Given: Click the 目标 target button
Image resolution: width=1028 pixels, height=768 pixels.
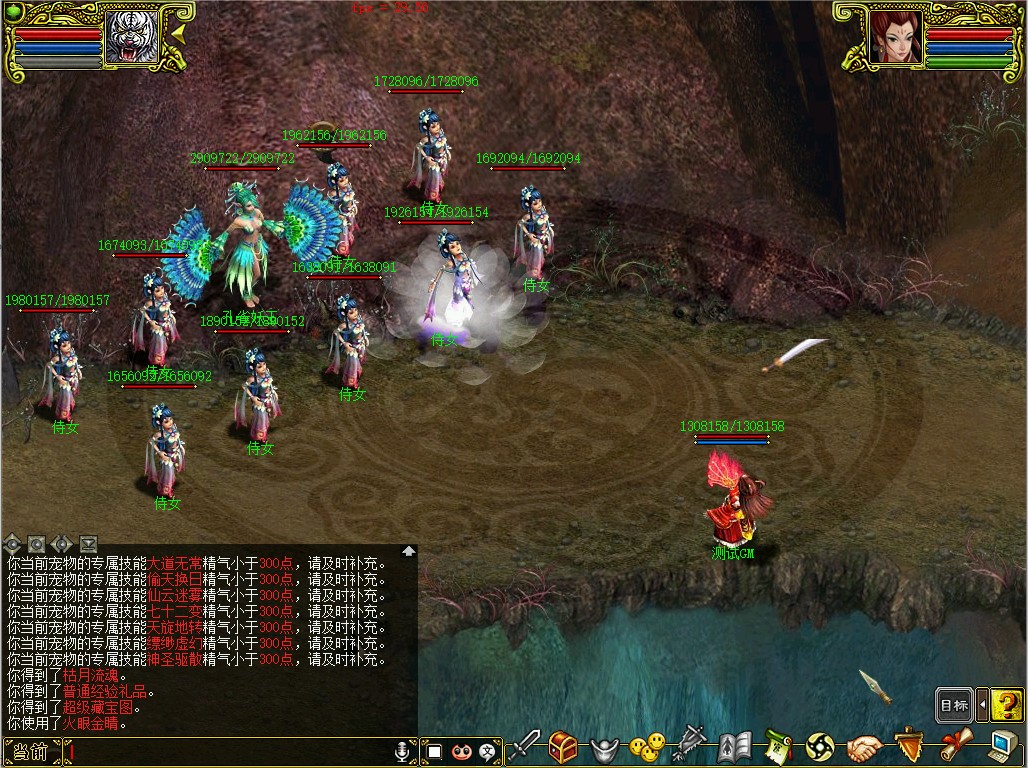Looking at the screenshot, I should pos(955,705).
